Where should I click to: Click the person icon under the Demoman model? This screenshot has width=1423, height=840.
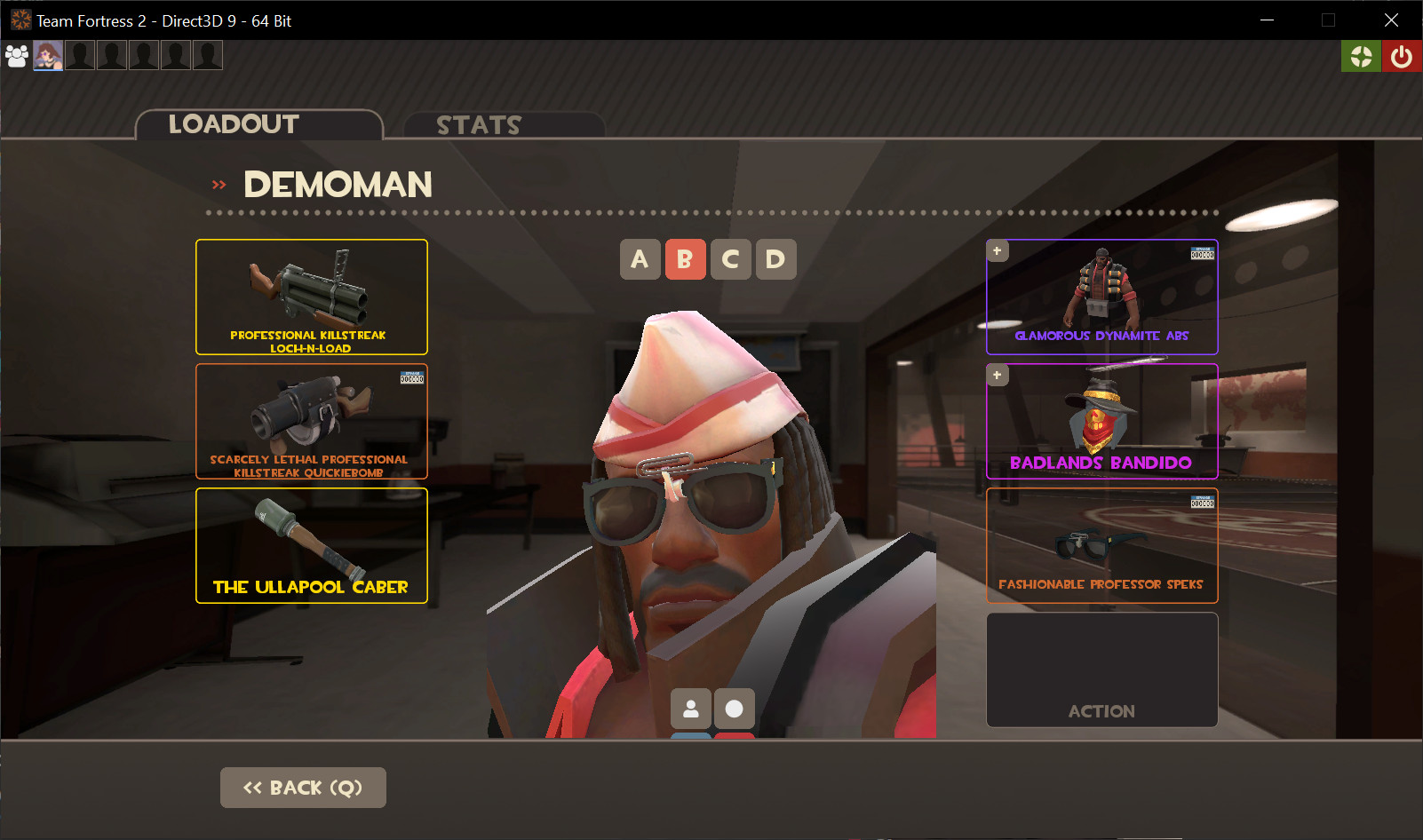(x=691, y=709)
